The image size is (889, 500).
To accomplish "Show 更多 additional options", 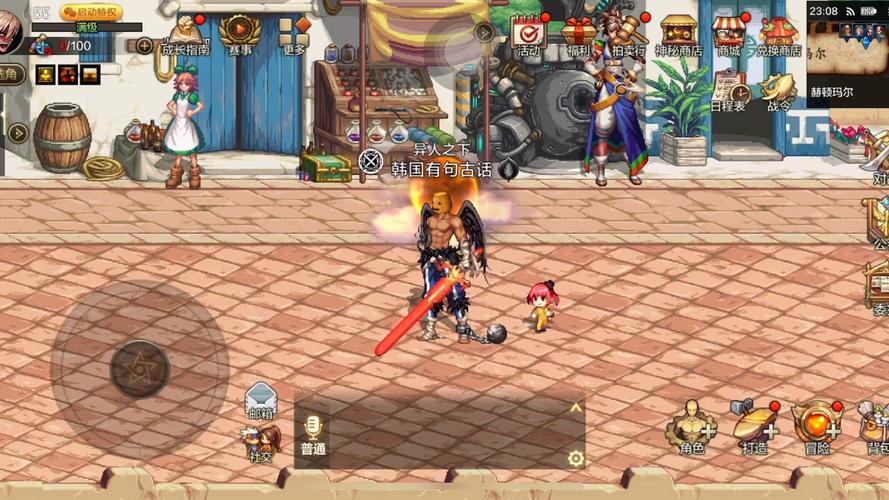I will pos(294,33).
